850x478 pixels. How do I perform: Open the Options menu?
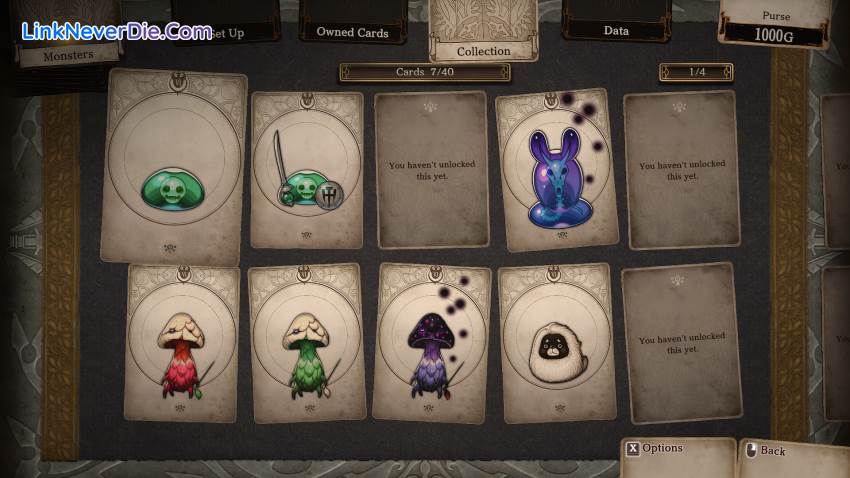663,448
